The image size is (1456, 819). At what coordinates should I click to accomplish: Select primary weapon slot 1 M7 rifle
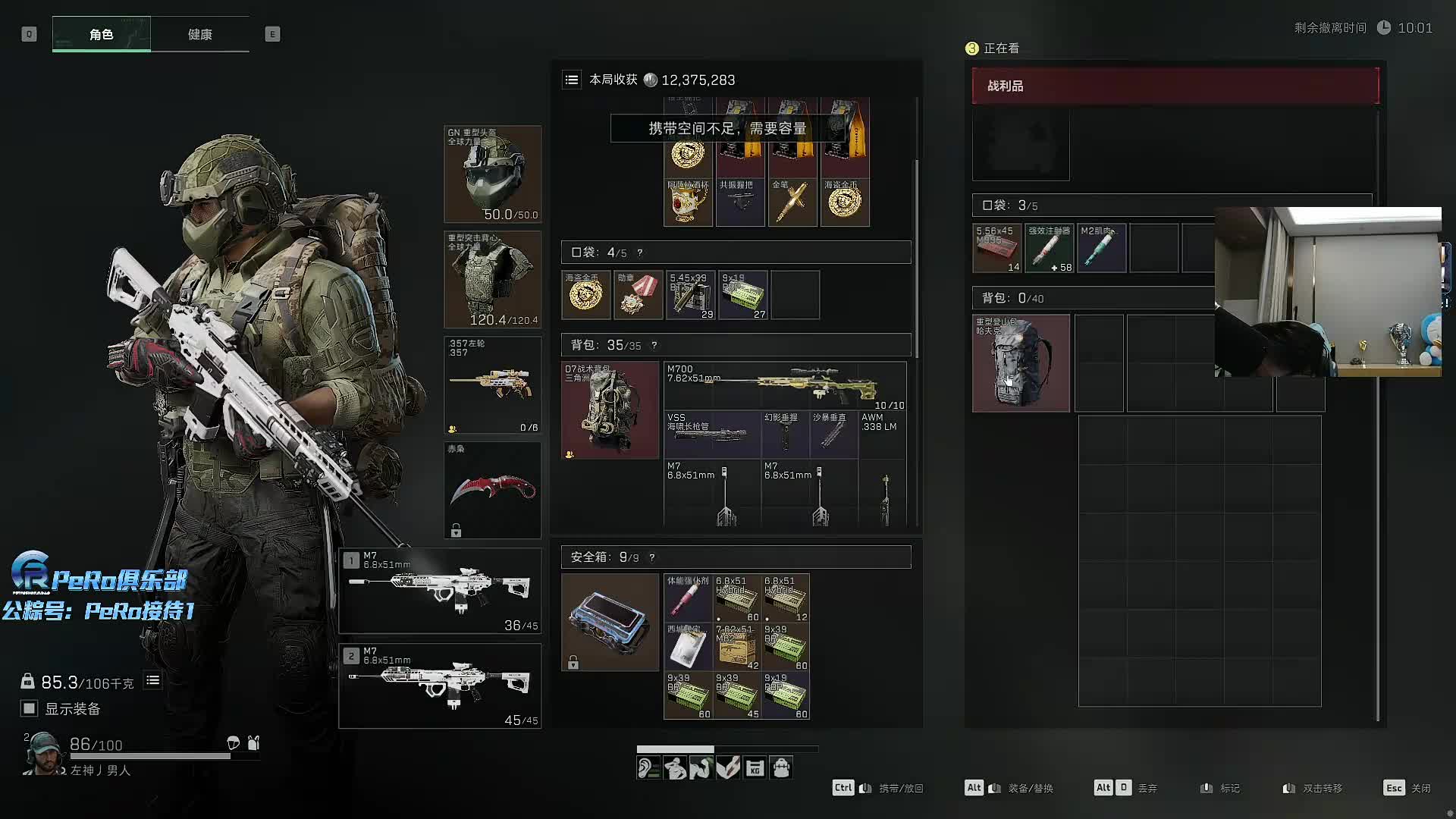point(440,591)
